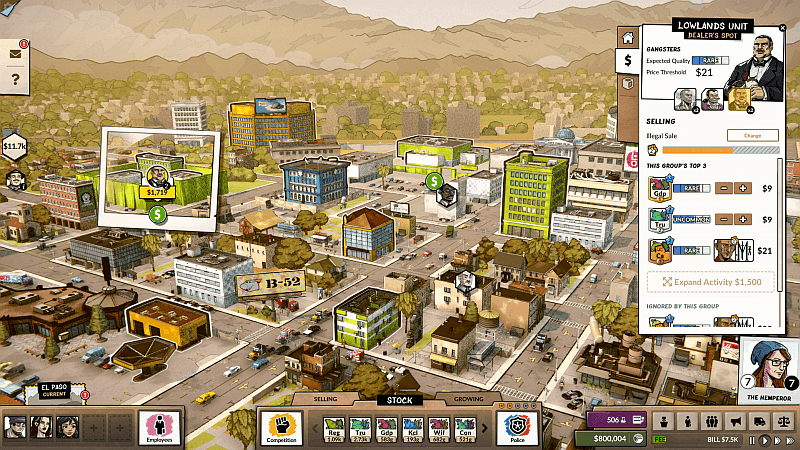Switch to the house panel tab
This screenshot has width=800, height=450.
point(627,38)
